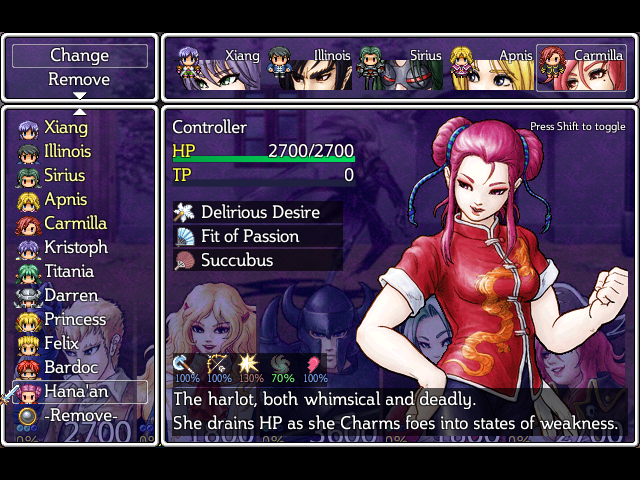This screenshot has height=480, width=640.
Task: Select Apnis in the roster list
Action: [x=66, y=200]
